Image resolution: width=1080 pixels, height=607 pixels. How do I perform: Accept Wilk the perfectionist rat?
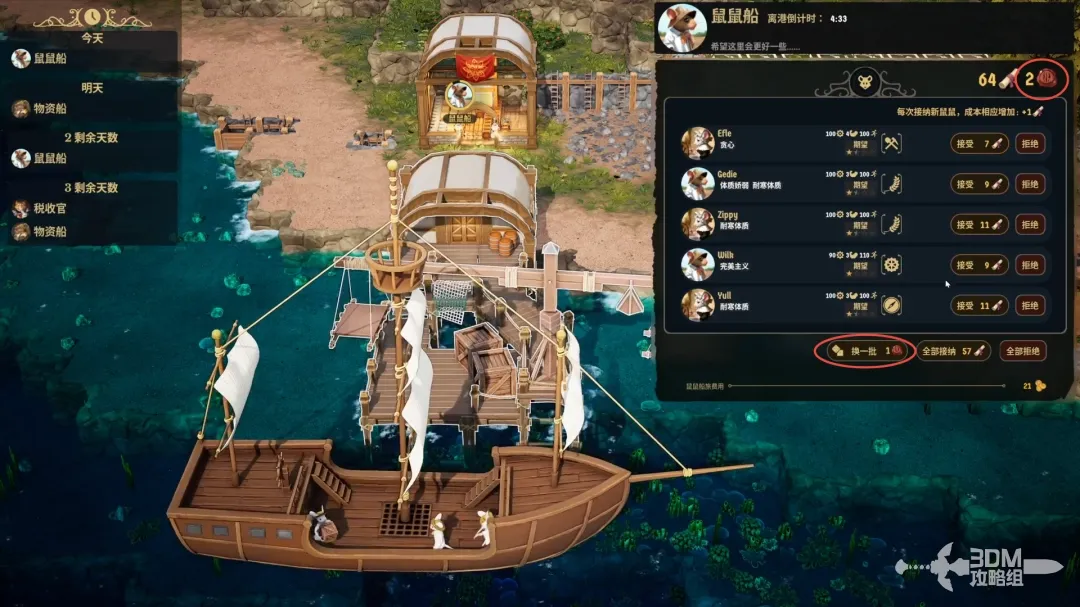tap(979, 265)
